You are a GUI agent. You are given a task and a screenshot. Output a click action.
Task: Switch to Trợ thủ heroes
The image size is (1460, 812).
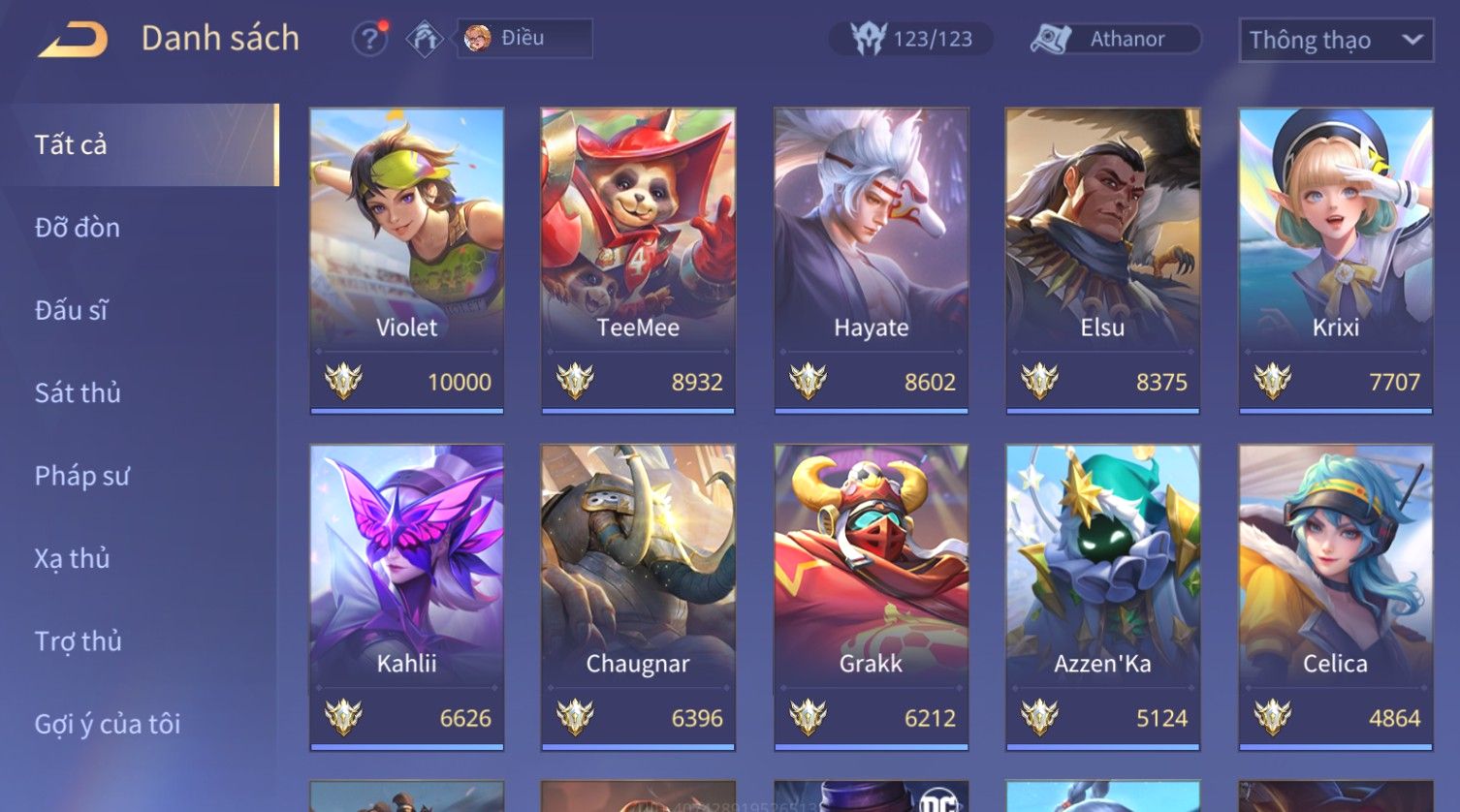[79, 640]
